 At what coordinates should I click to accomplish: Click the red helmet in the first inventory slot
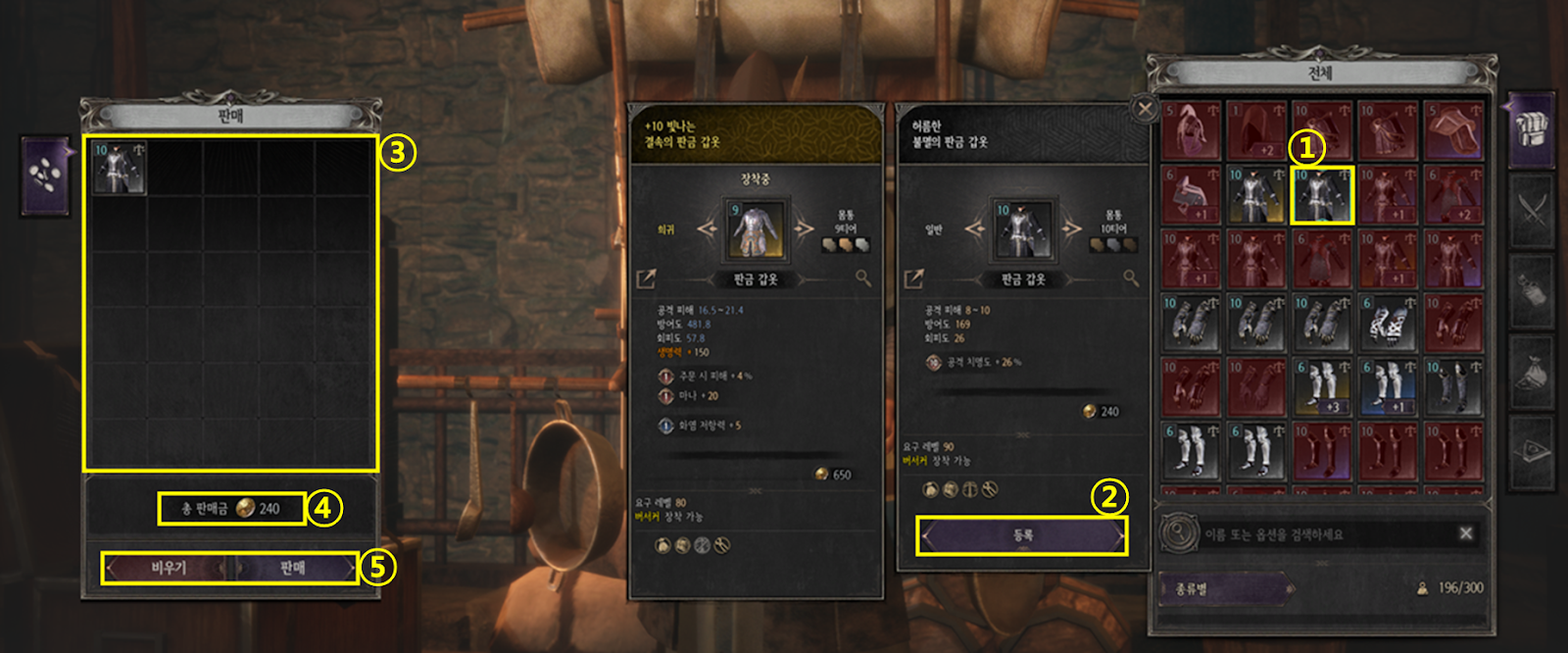pyautogui.click(x=1190, y=130)
